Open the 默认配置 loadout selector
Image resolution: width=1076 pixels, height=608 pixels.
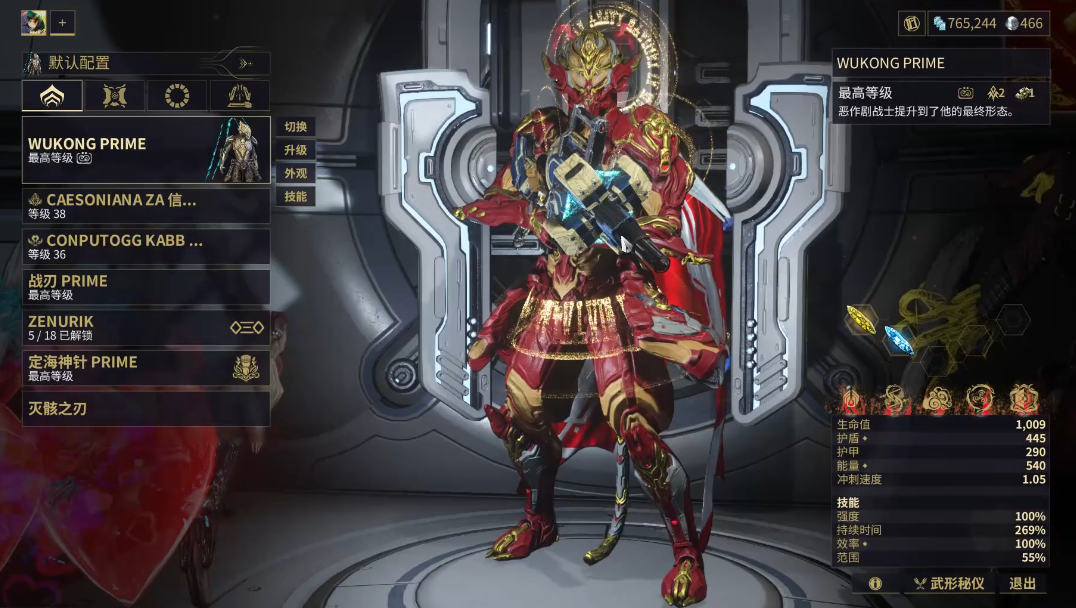pyautogui.click(x=146, y=63)
